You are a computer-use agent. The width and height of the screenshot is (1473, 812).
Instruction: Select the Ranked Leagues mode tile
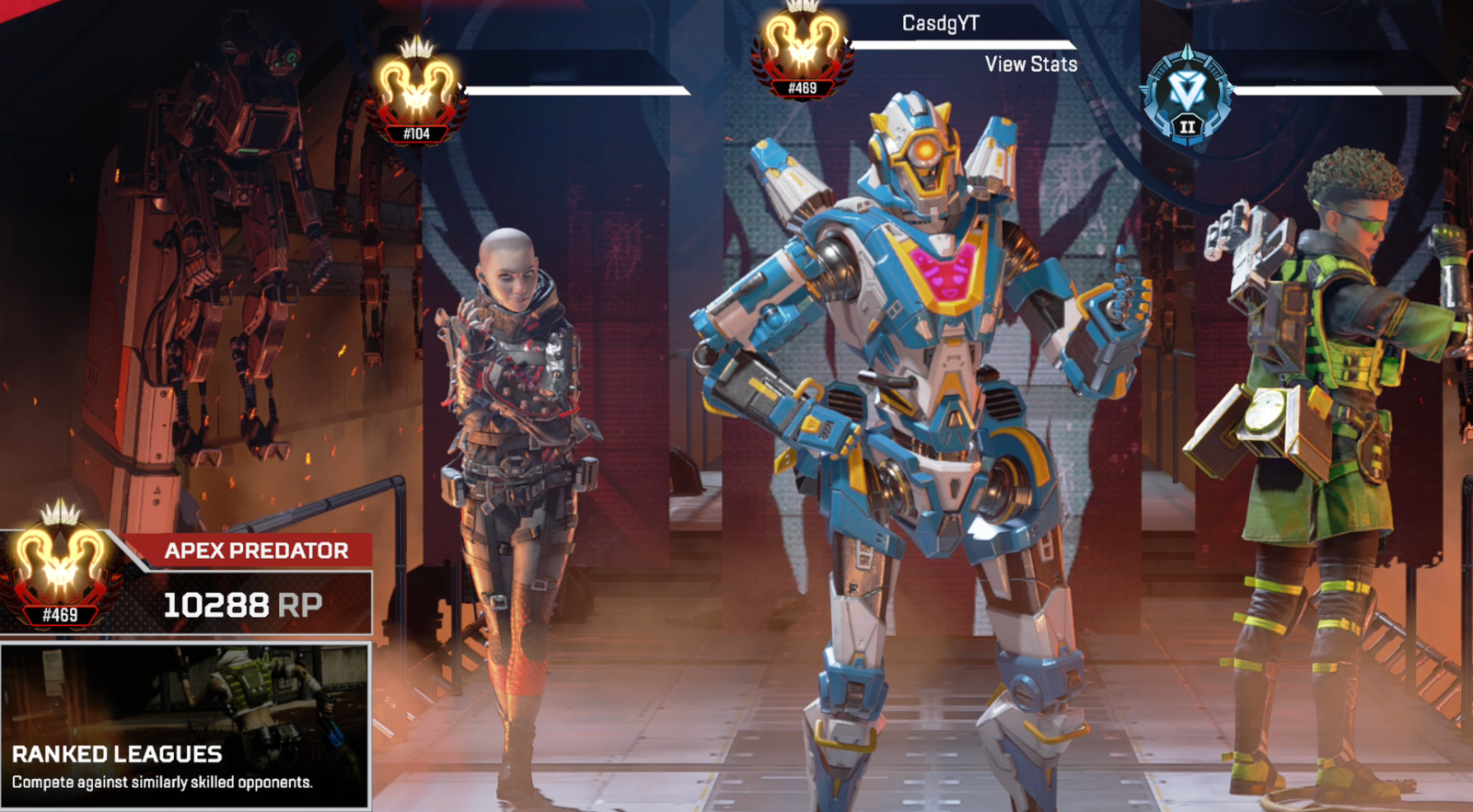pyautogui.click(x=185, y=727)
